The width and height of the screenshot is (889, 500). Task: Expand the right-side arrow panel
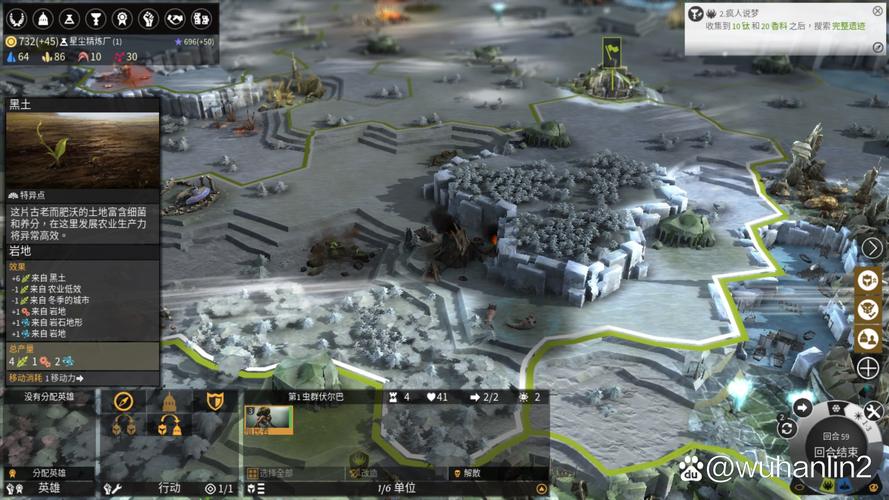coord(872,247)
